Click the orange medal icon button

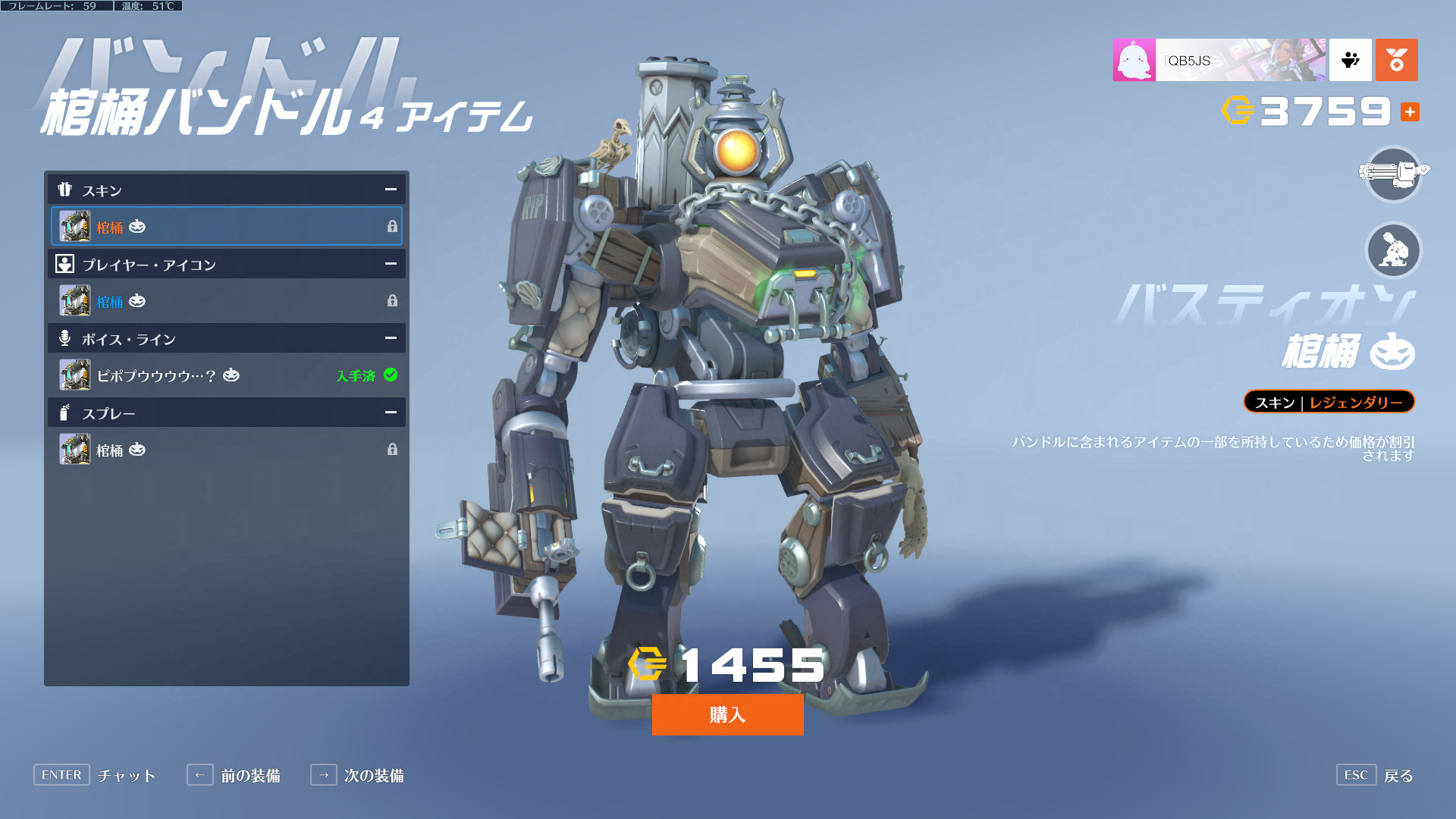(1396, 60)
